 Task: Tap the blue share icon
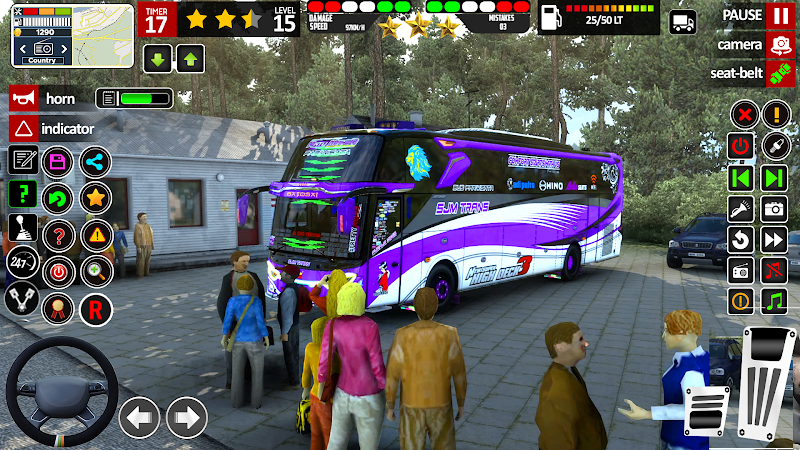tap(95, 162)
